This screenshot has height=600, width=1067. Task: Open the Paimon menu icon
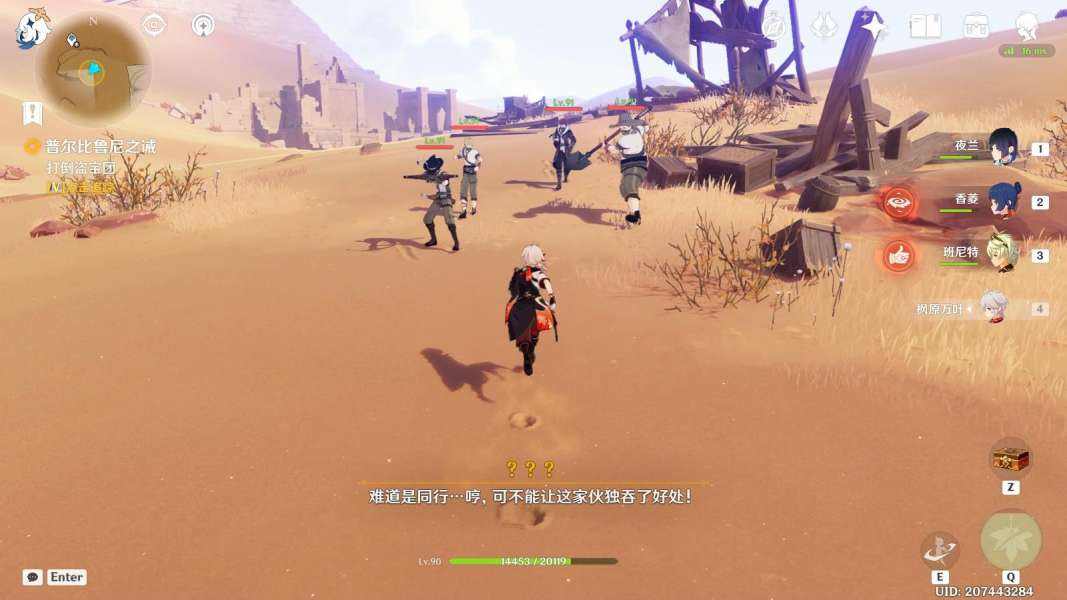(32, 29)
